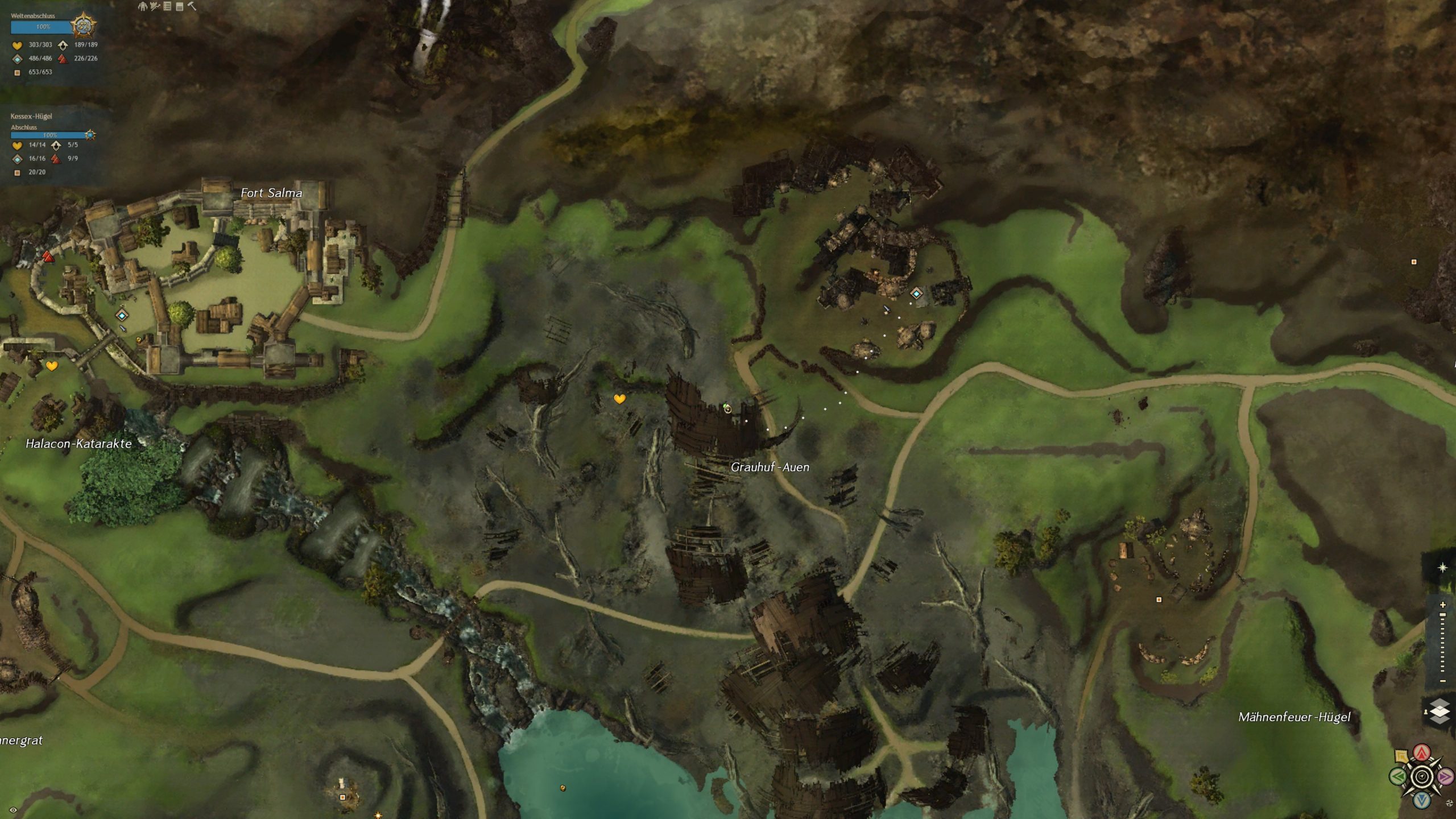Open the golem figure icon in the top bar
This screenshot has width=1456, height=819.
pyautogui.click(x=142, y=6)
